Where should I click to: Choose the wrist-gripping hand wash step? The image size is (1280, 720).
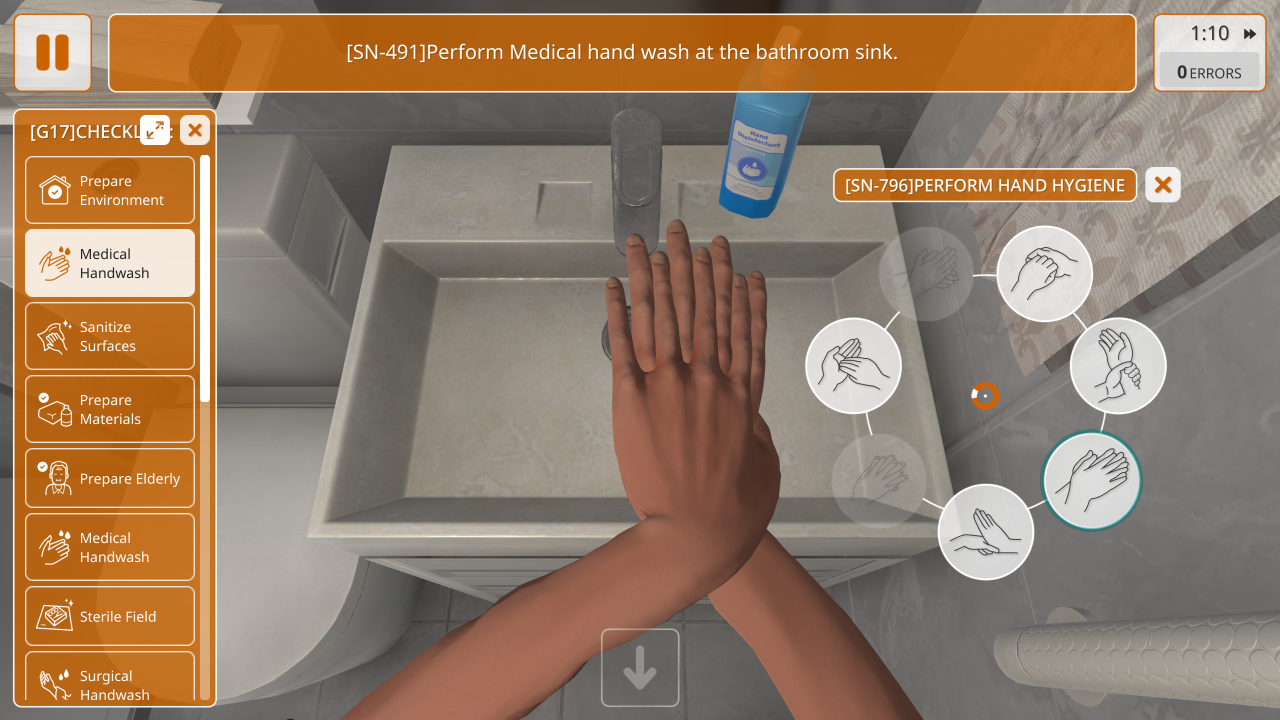coord(1118,365)
